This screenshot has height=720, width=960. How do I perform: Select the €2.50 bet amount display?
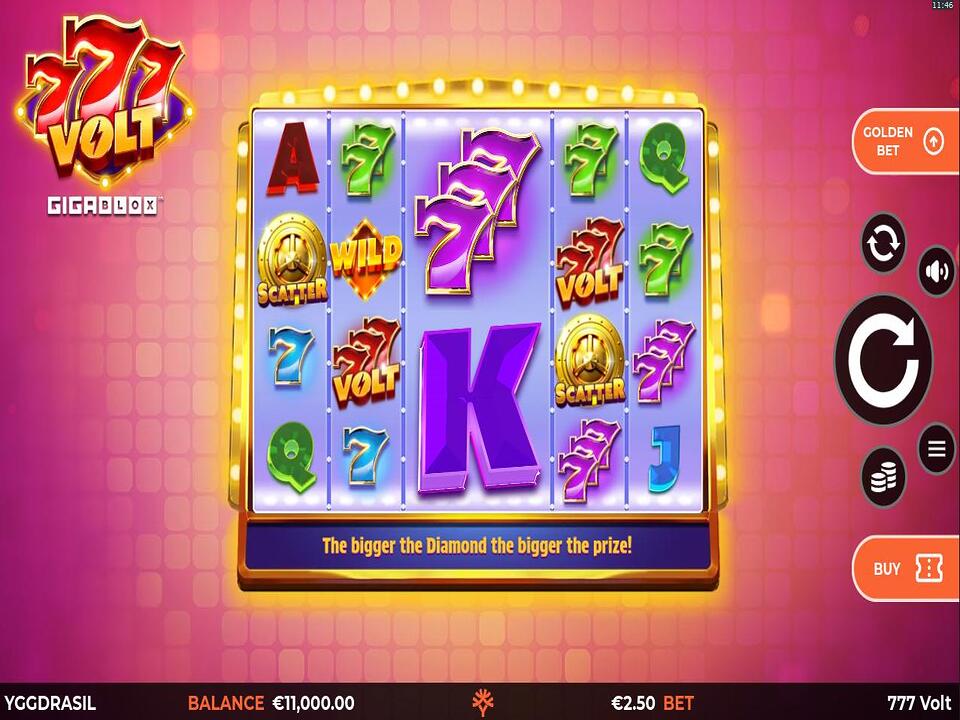(651, 703)
